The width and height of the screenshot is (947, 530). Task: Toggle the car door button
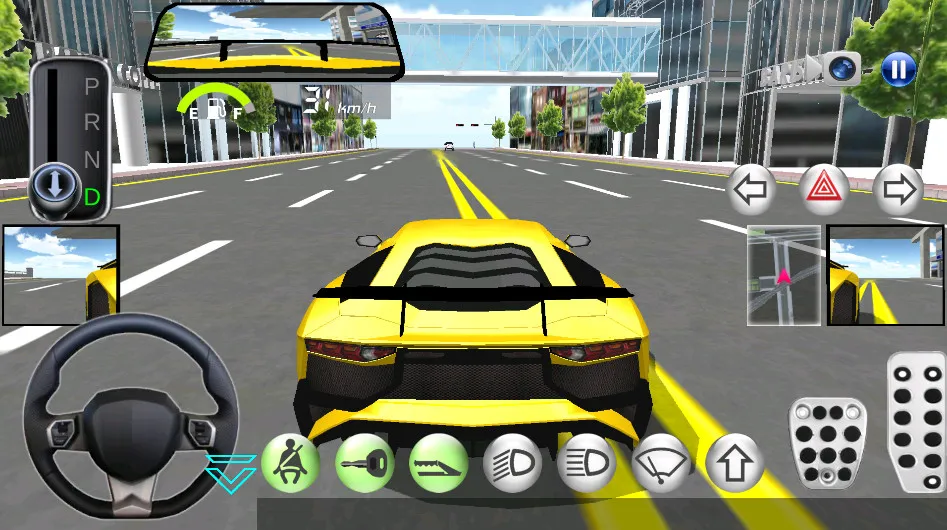click(x=438, y=464)
